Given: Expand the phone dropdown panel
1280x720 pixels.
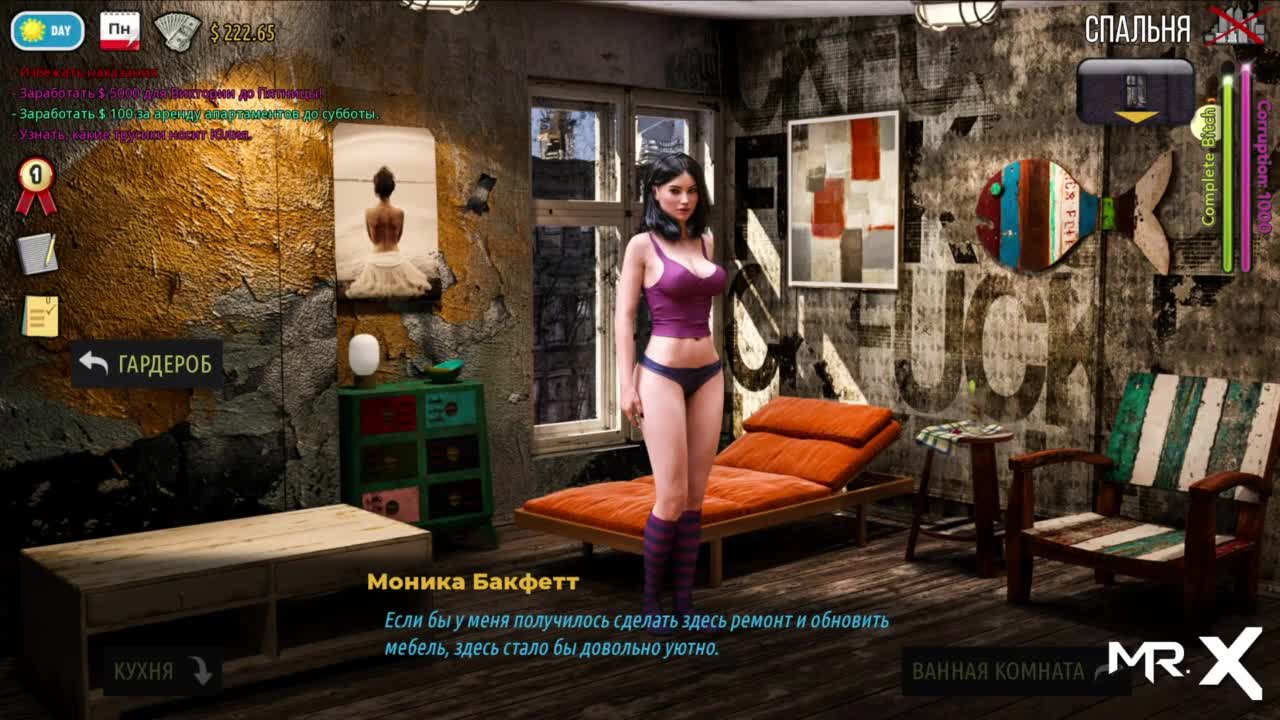Looking at the screenshot, I should 1135,92.
